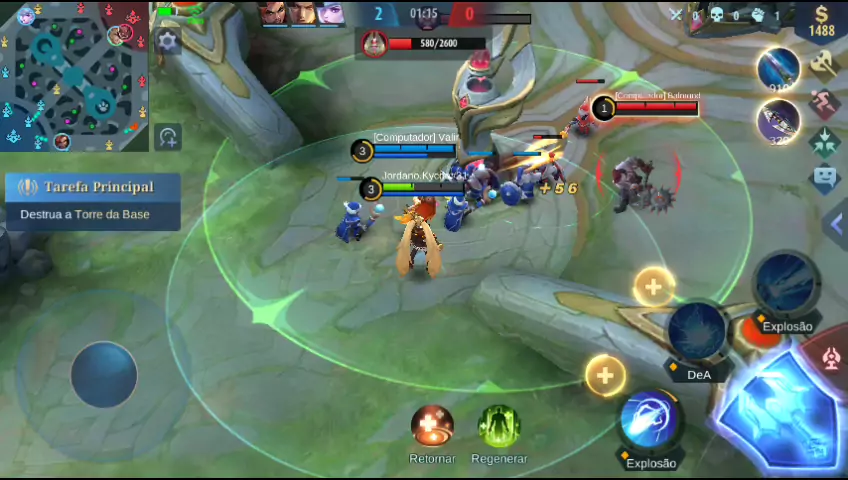Cast the bottom Explosão skill

tap(651, 421)
